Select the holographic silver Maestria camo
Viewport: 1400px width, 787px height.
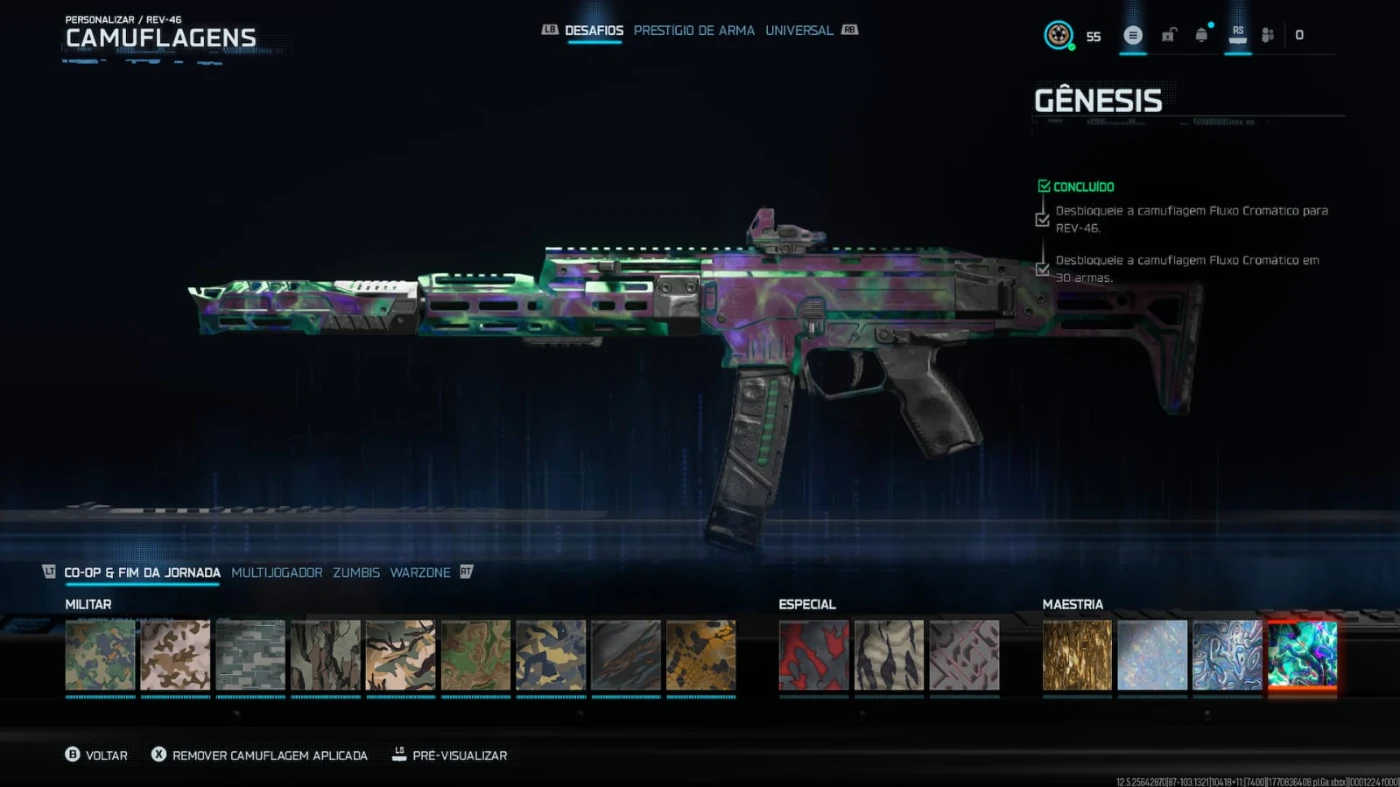pos(1152,655)
